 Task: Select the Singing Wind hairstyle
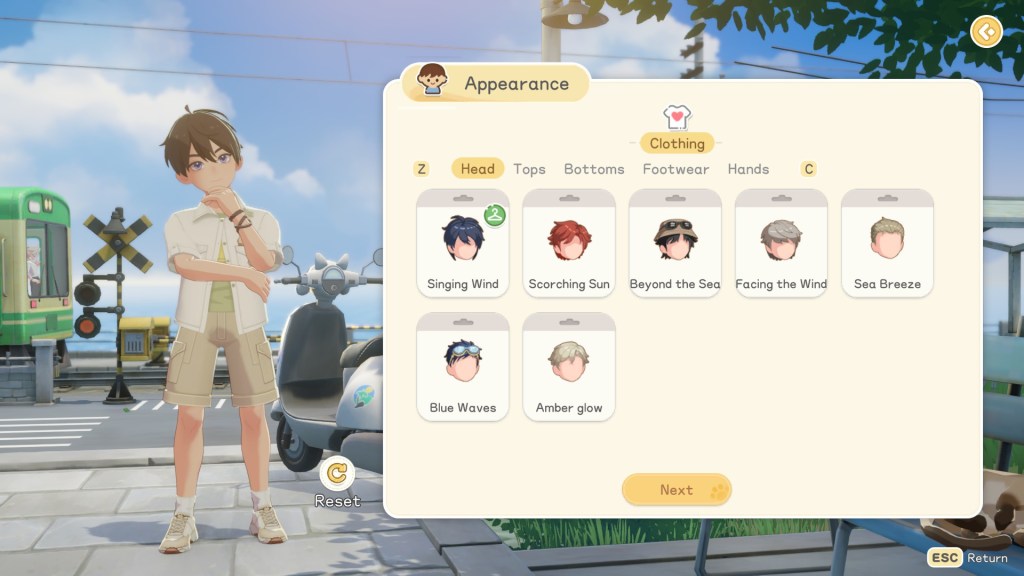pyautogui.click(x=463, y=244)
